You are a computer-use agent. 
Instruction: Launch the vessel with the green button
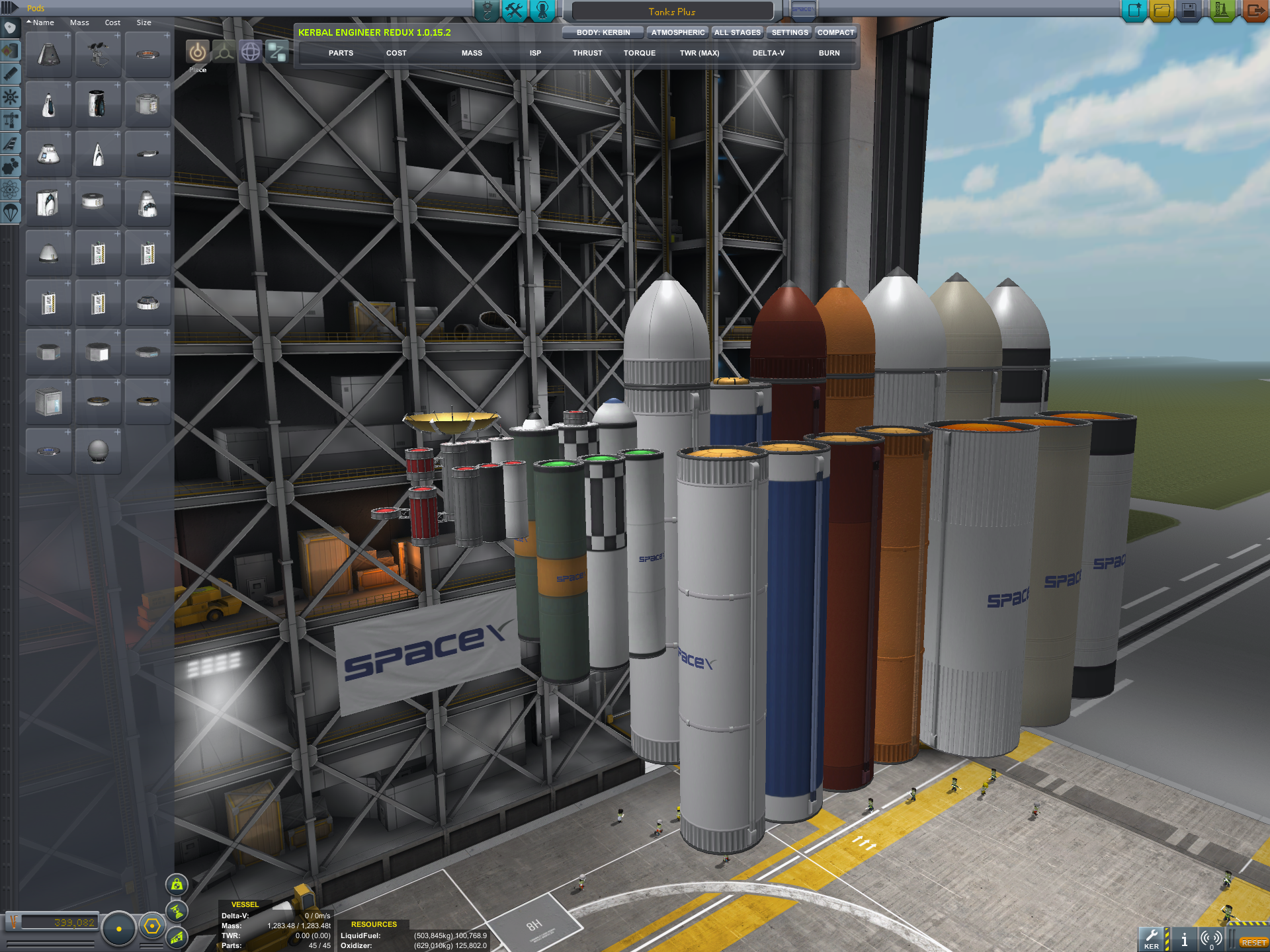[x=1221, y=11]
